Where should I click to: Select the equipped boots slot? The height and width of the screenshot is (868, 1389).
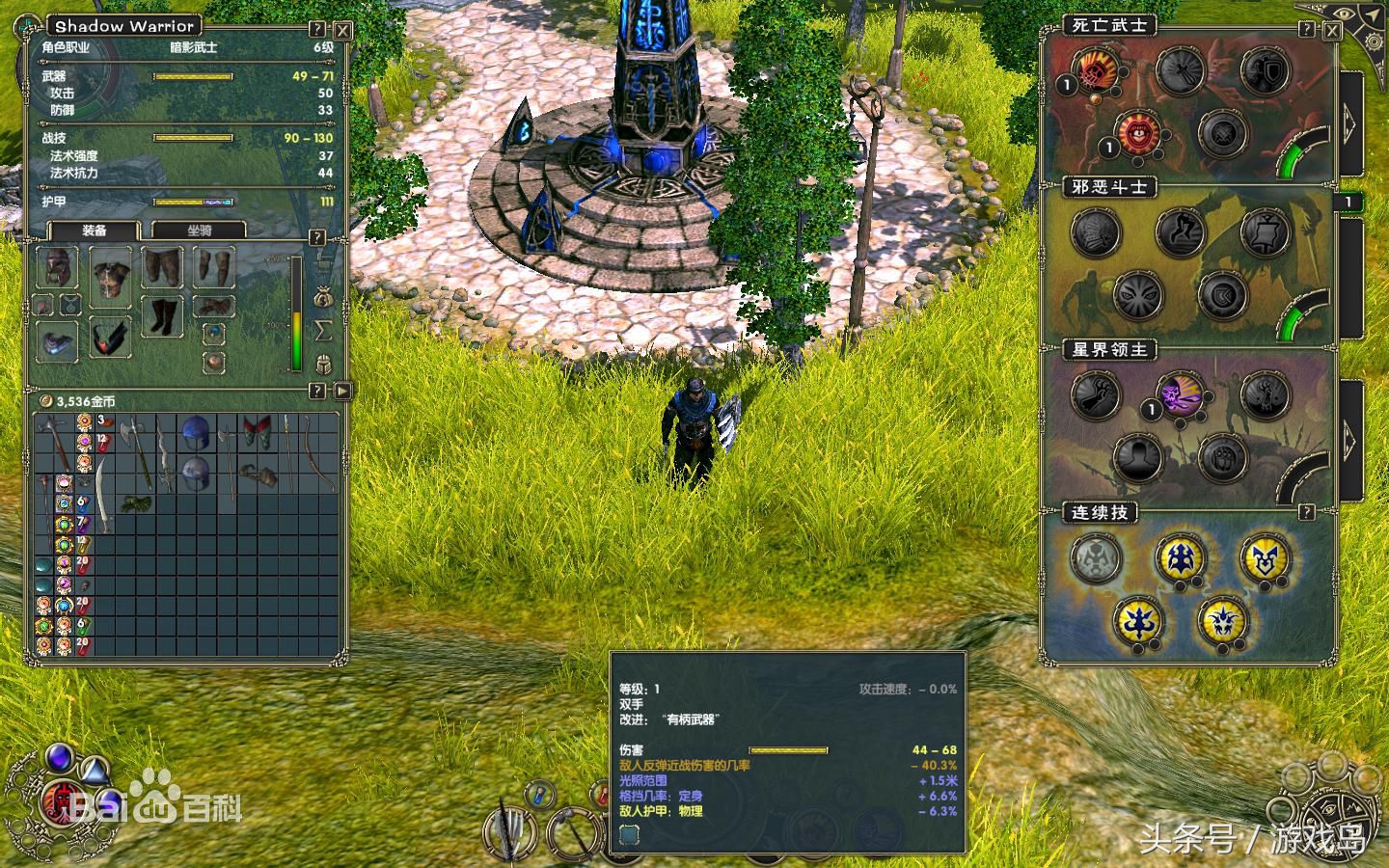161,316
